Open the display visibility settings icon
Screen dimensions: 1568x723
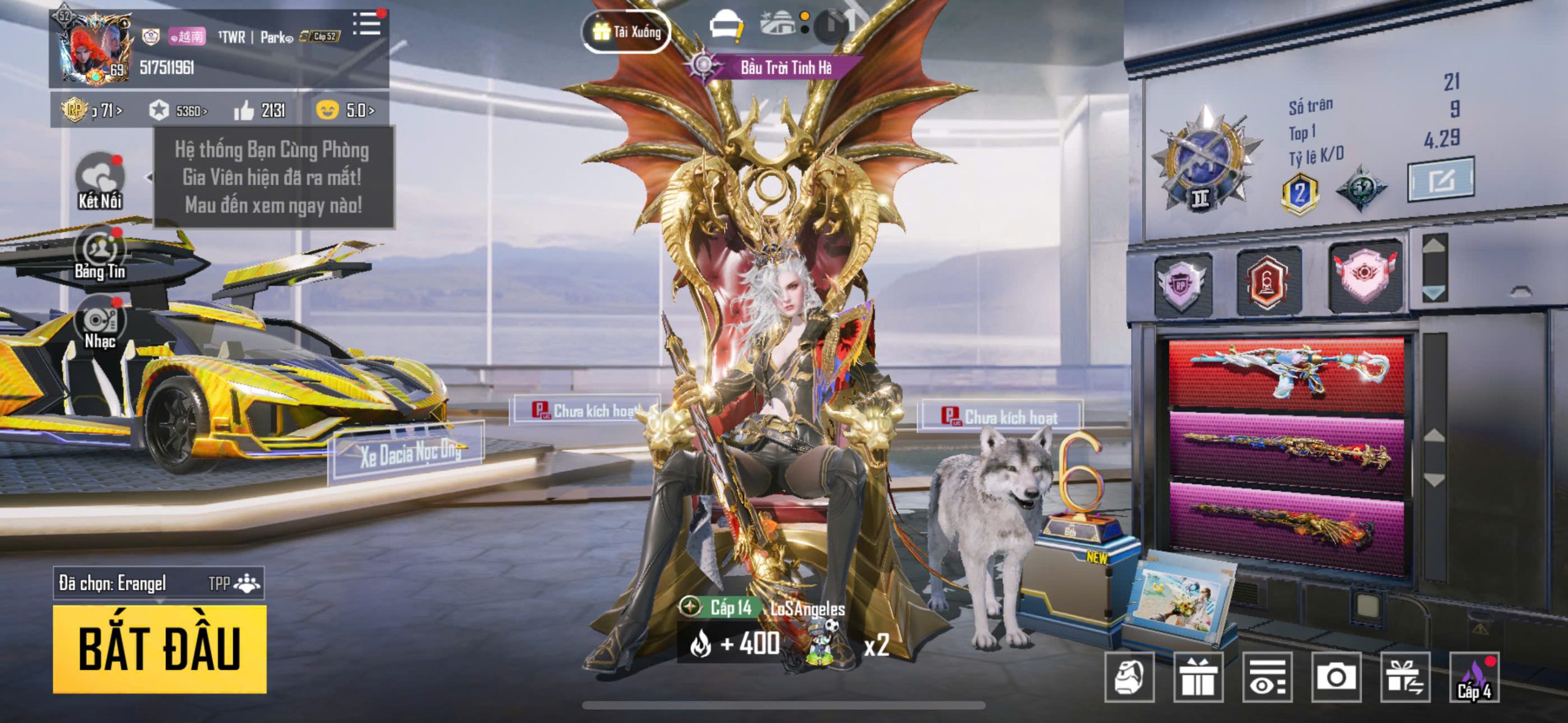[x=1267, y=676]
